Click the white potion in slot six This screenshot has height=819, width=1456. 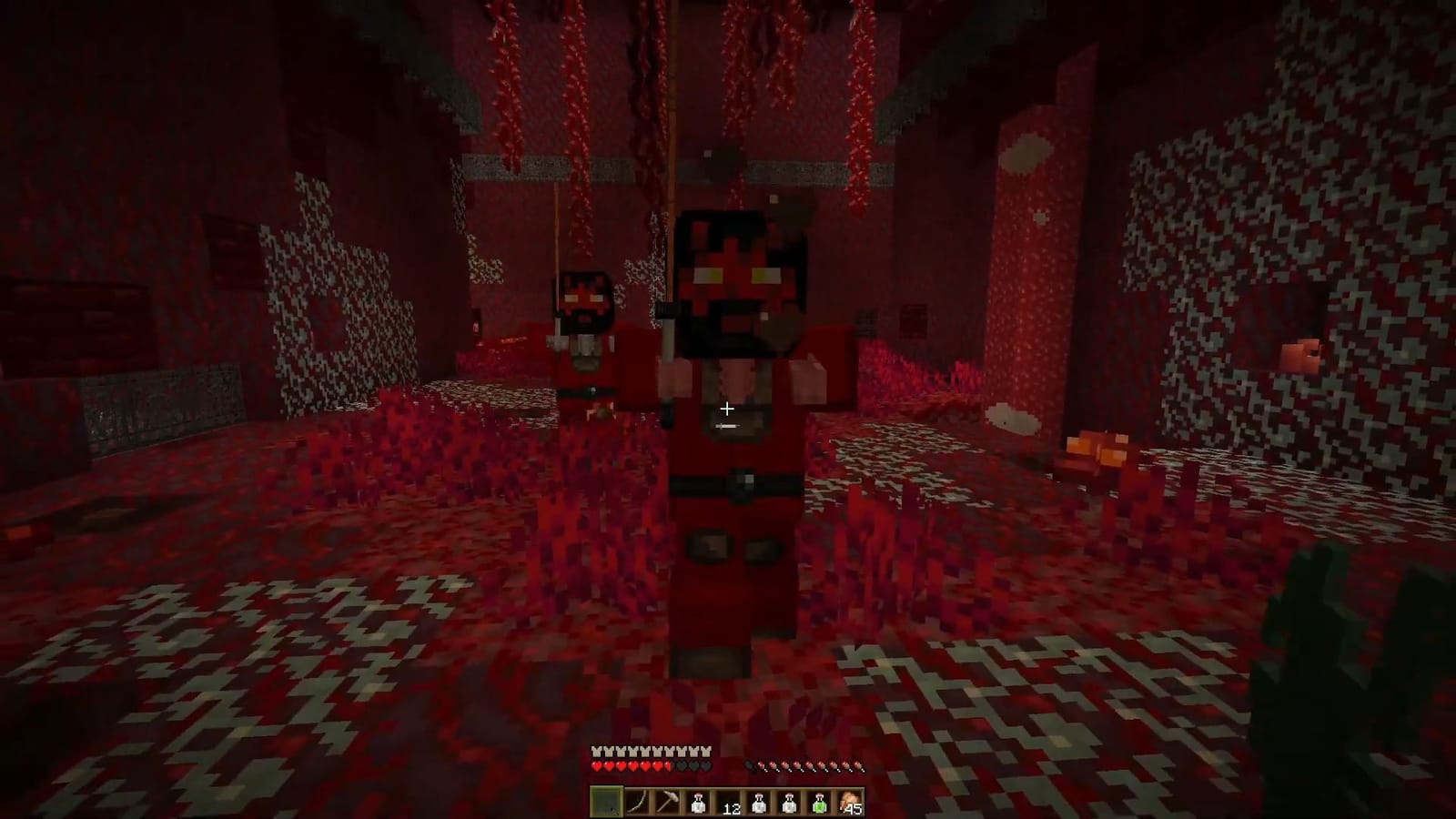[759, 801]
